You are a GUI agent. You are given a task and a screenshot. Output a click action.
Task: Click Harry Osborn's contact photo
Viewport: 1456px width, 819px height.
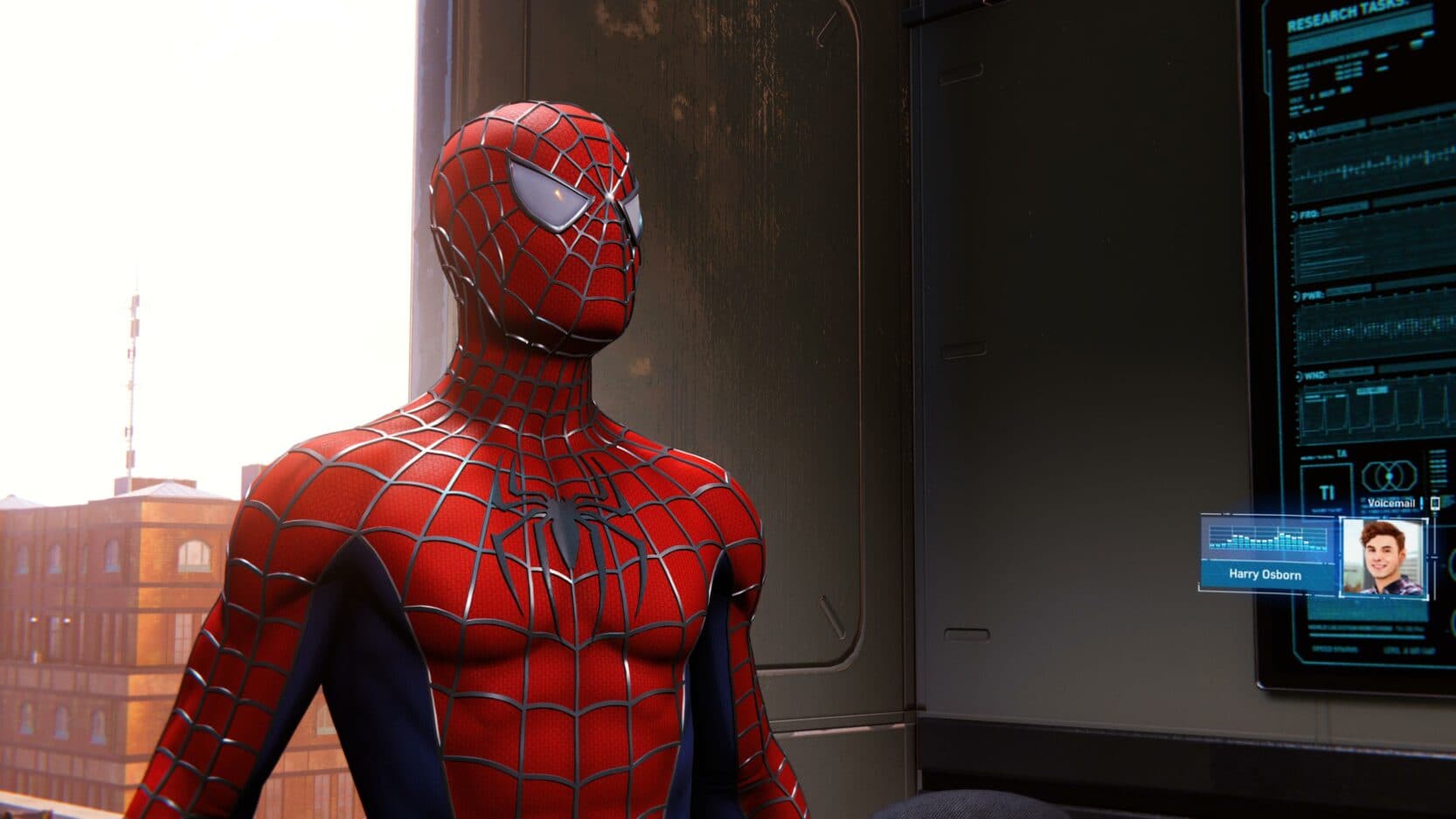(1382, 555)
